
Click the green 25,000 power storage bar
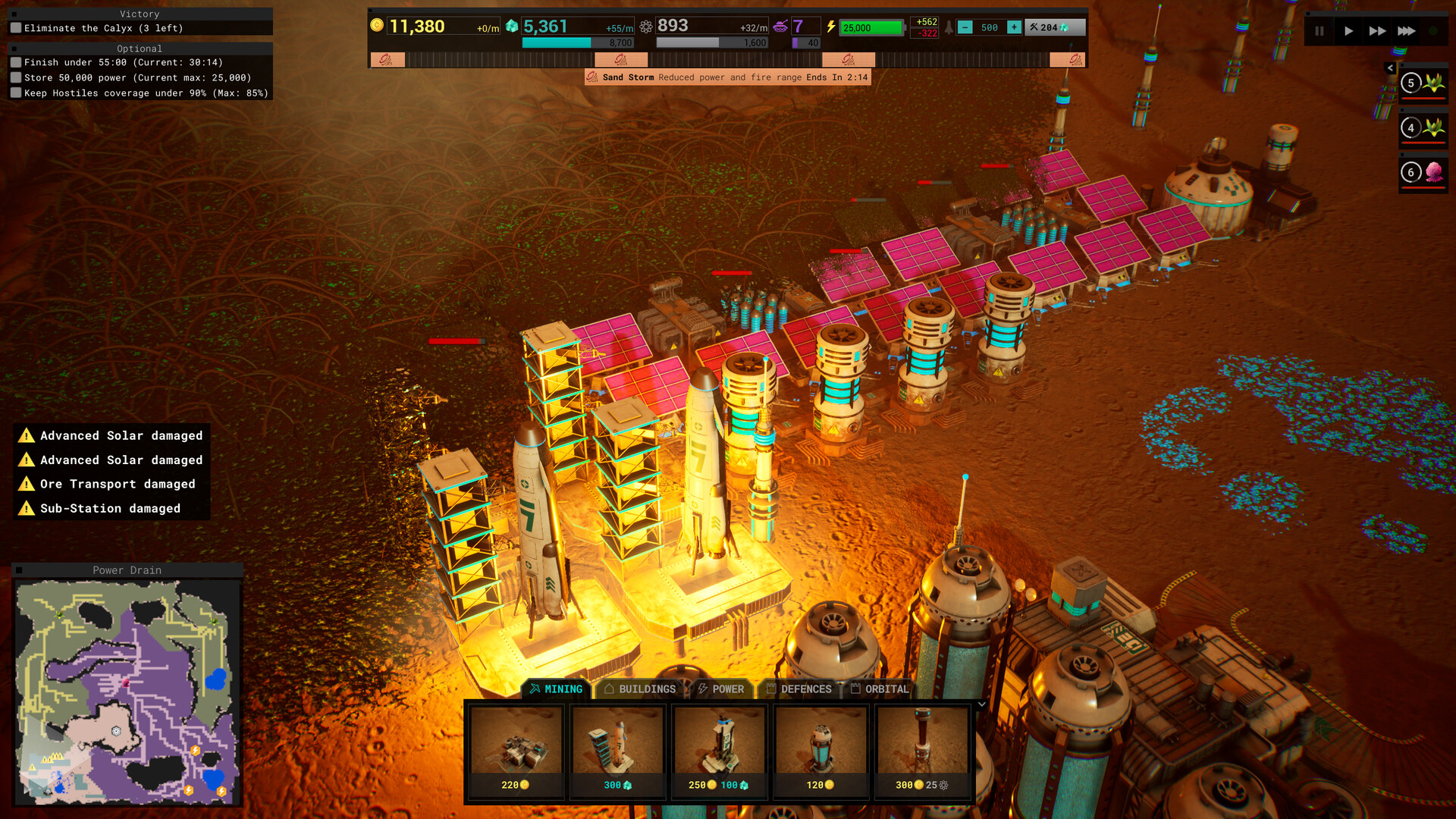[x=871, y=27]
